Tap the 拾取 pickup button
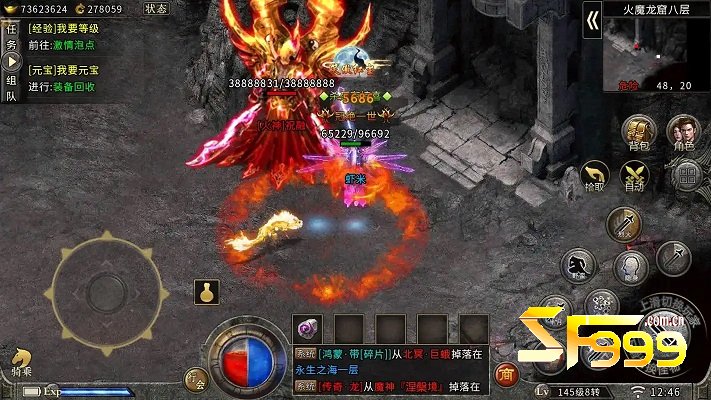Viewport: 711px width, 400px height. pos(594,177)
